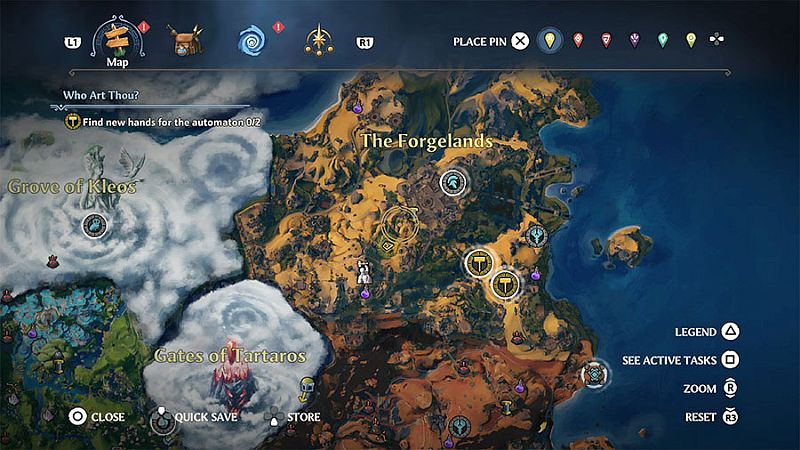
Task: Pick the teal green map pin
Action: click(x=662, y=41)
